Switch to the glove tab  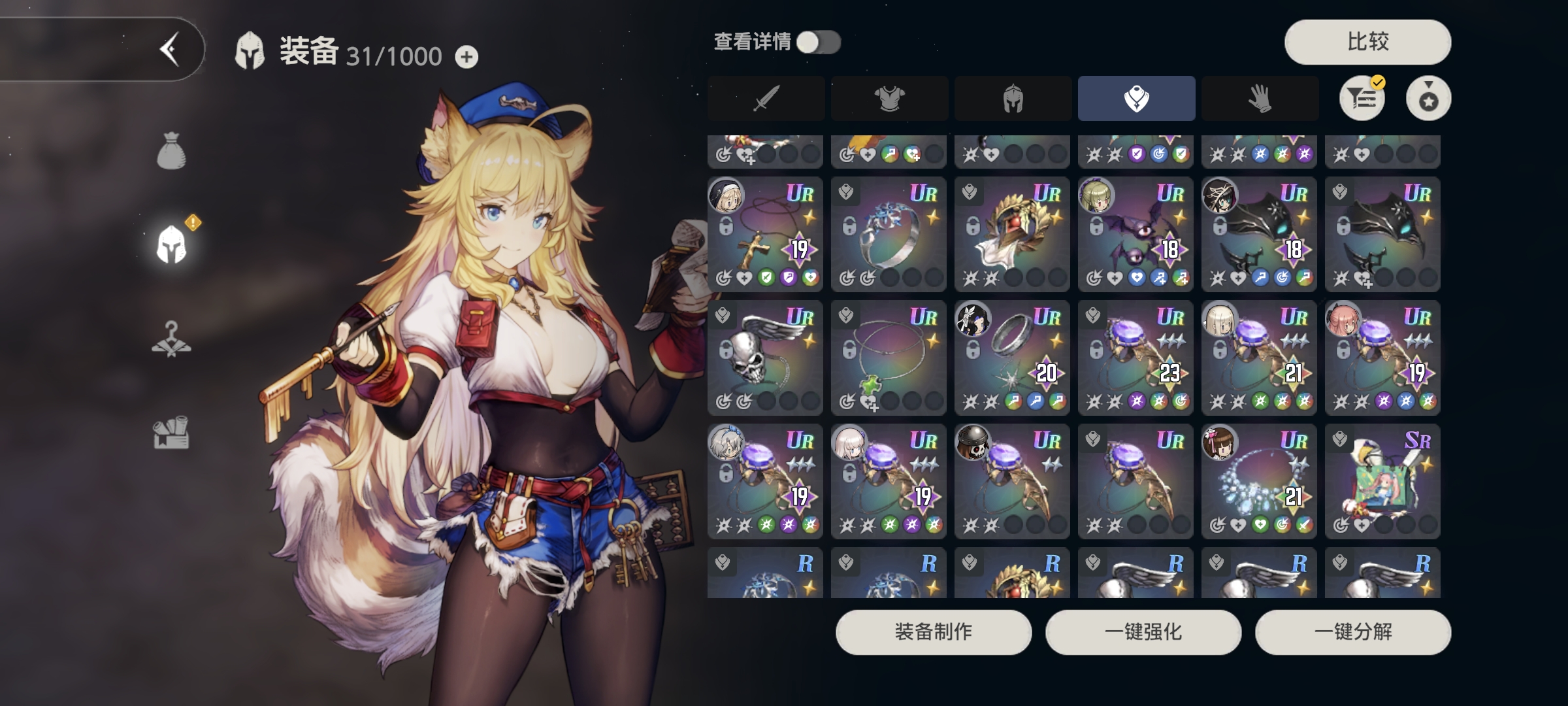tap(1260, 99)
